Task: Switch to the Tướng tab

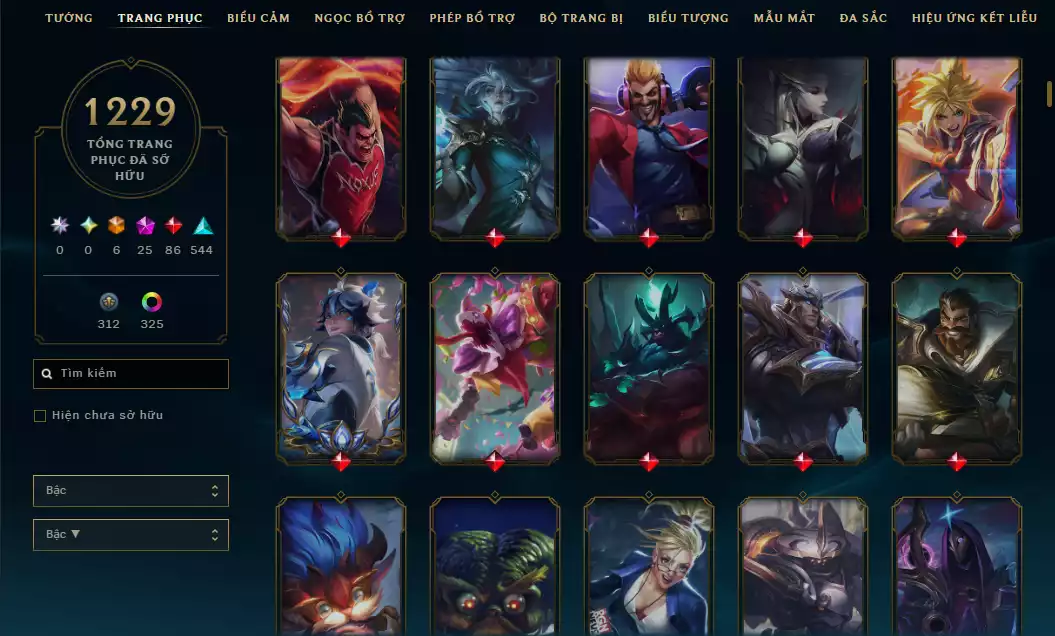Action: [69, 18]
